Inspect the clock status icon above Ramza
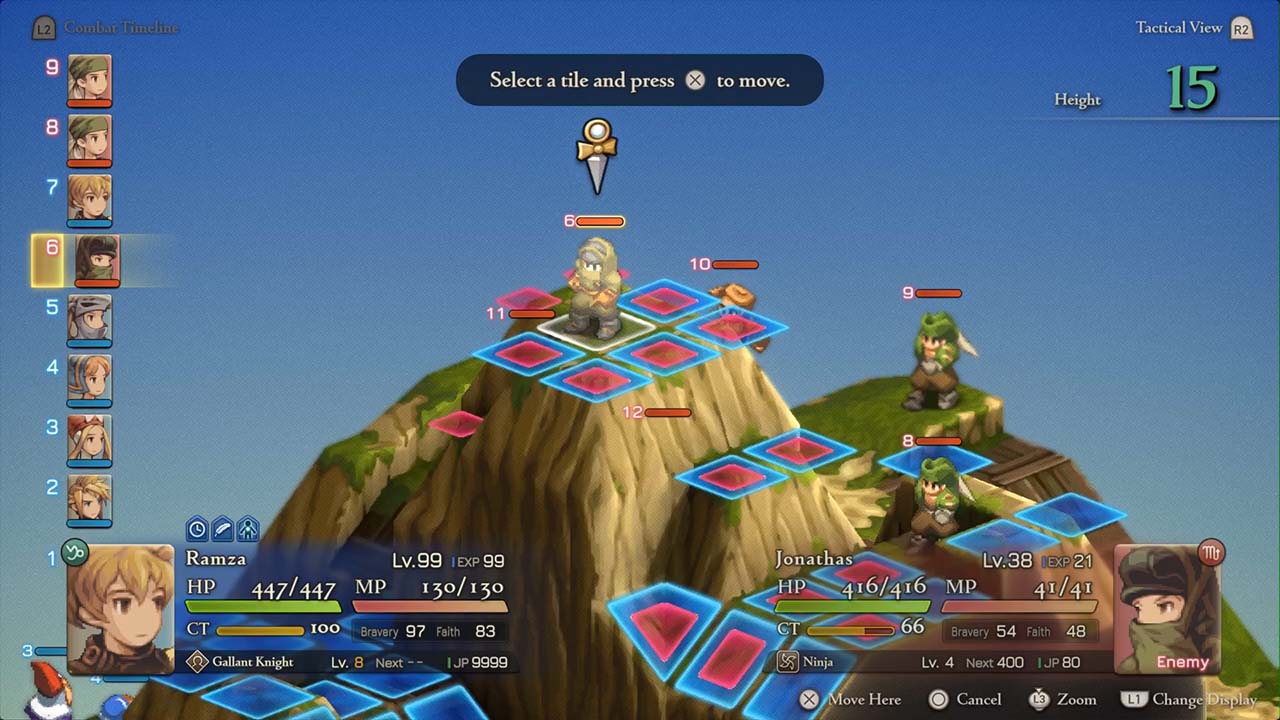Image resolution: width=1280 pixels, height=720 pixels. (x=197, y=529)
